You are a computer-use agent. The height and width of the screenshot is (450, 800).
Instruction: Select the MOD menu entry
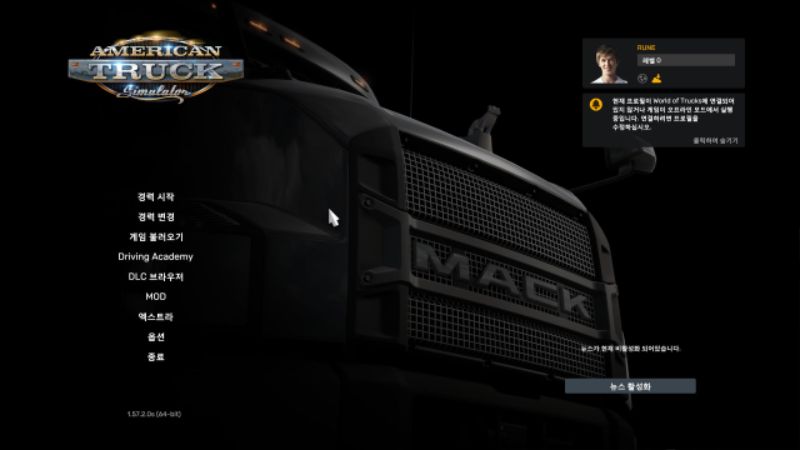click(155, 297)
